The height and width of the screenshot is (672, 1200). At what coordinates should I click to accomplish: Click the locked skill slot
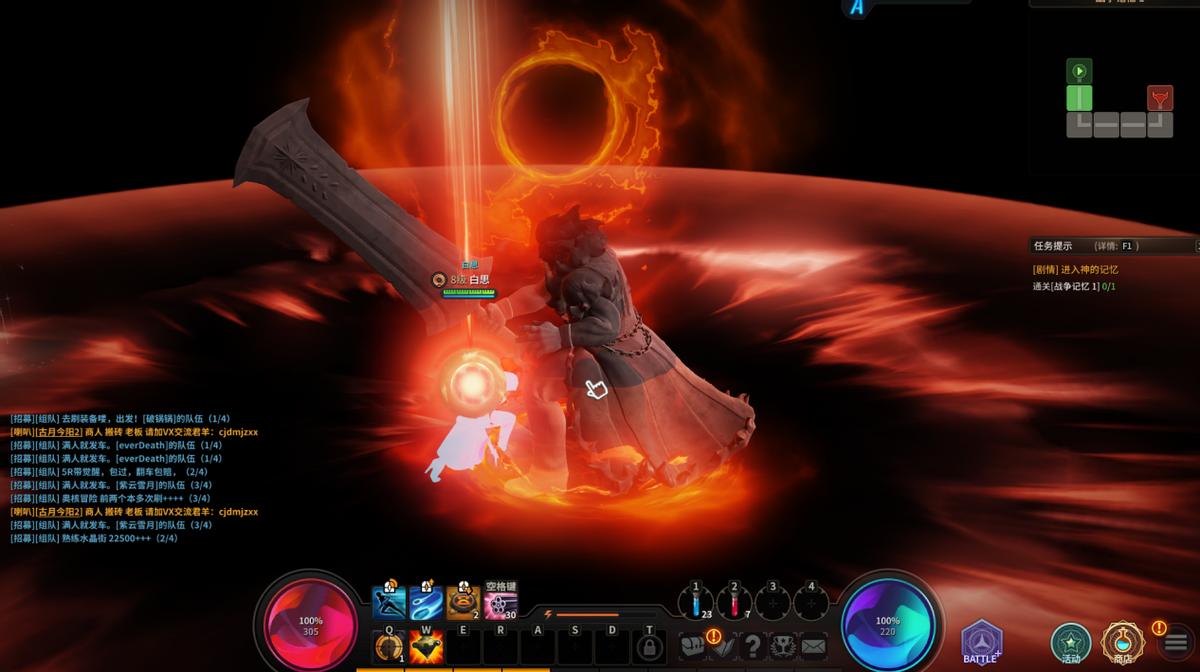650,647
